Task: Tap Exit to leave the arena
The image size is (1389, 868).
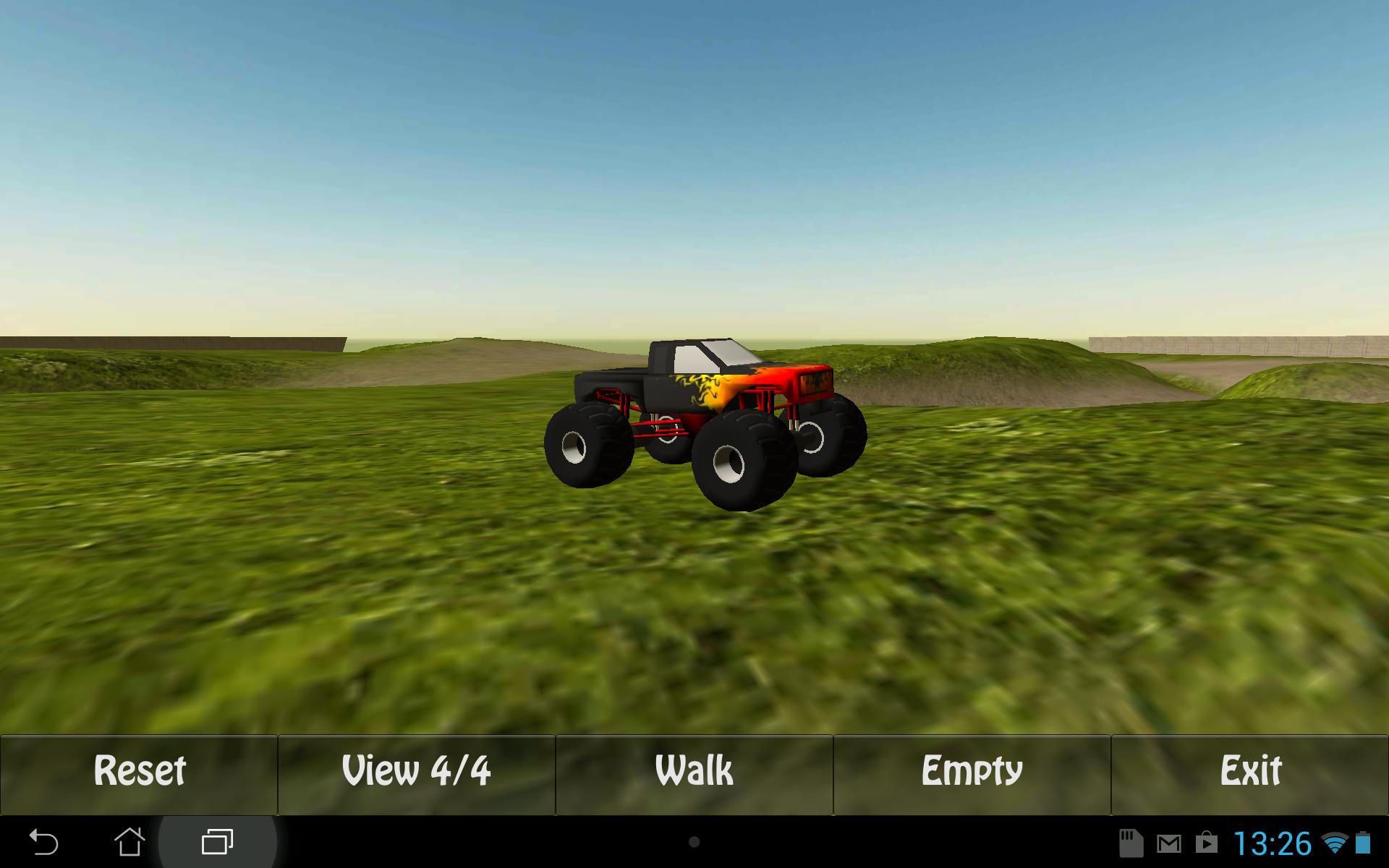Action: tap(1251, 771)
